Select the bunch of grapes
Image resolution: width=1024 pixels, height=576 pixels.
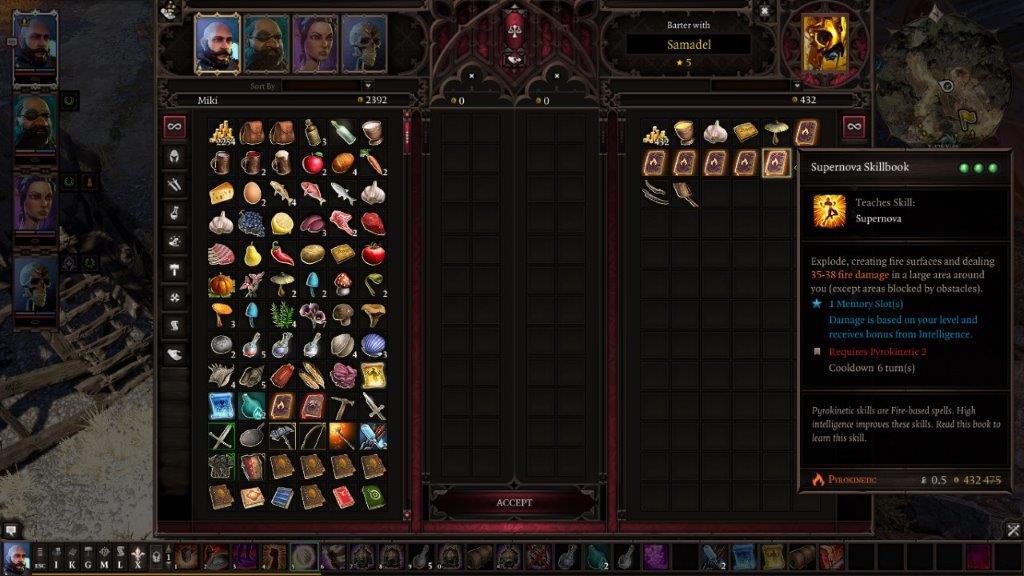(252, 223)
